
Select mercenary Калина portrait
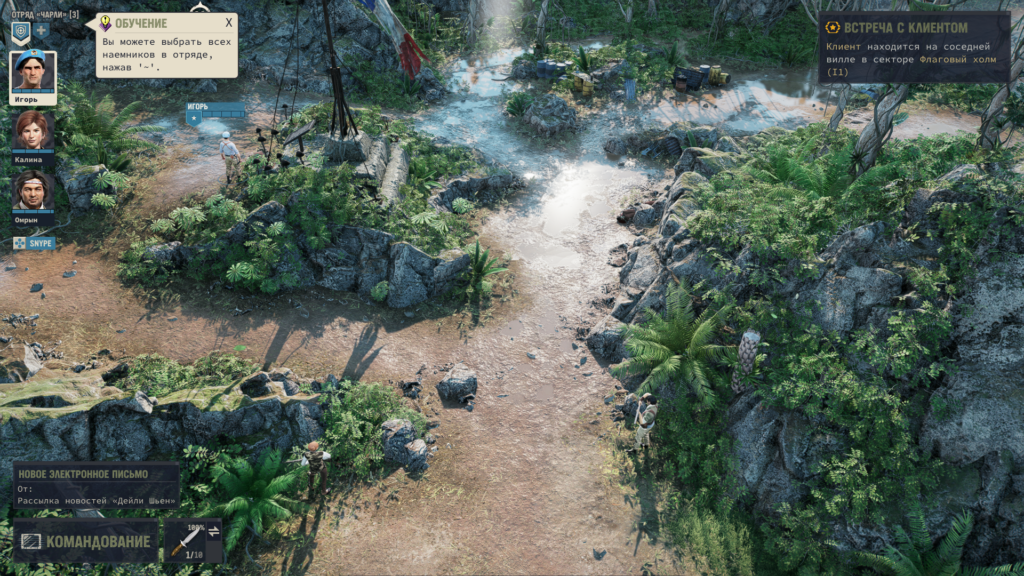(x=32, y=131)
